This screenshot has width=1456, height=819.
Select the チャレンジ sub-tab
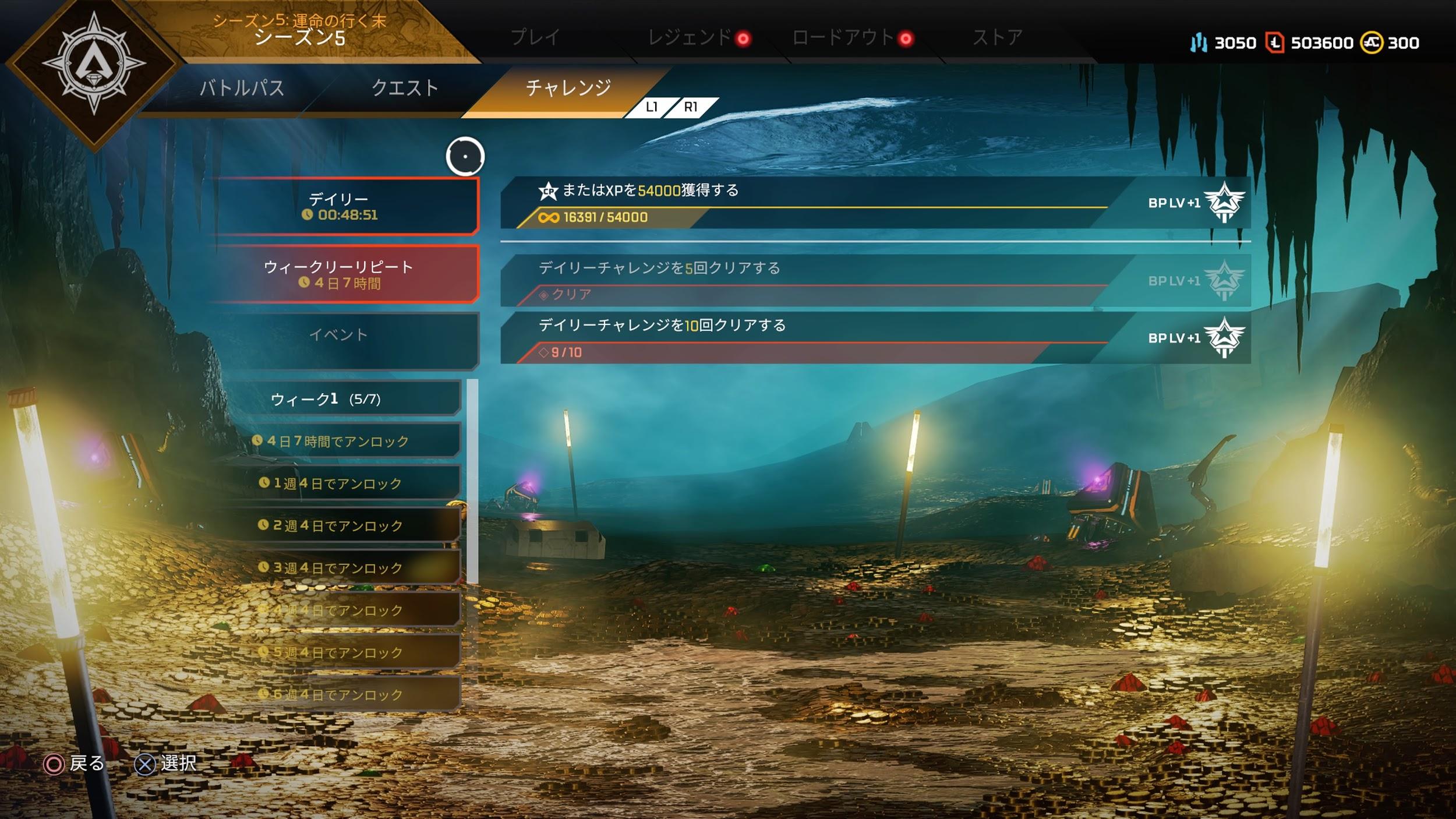568,88
